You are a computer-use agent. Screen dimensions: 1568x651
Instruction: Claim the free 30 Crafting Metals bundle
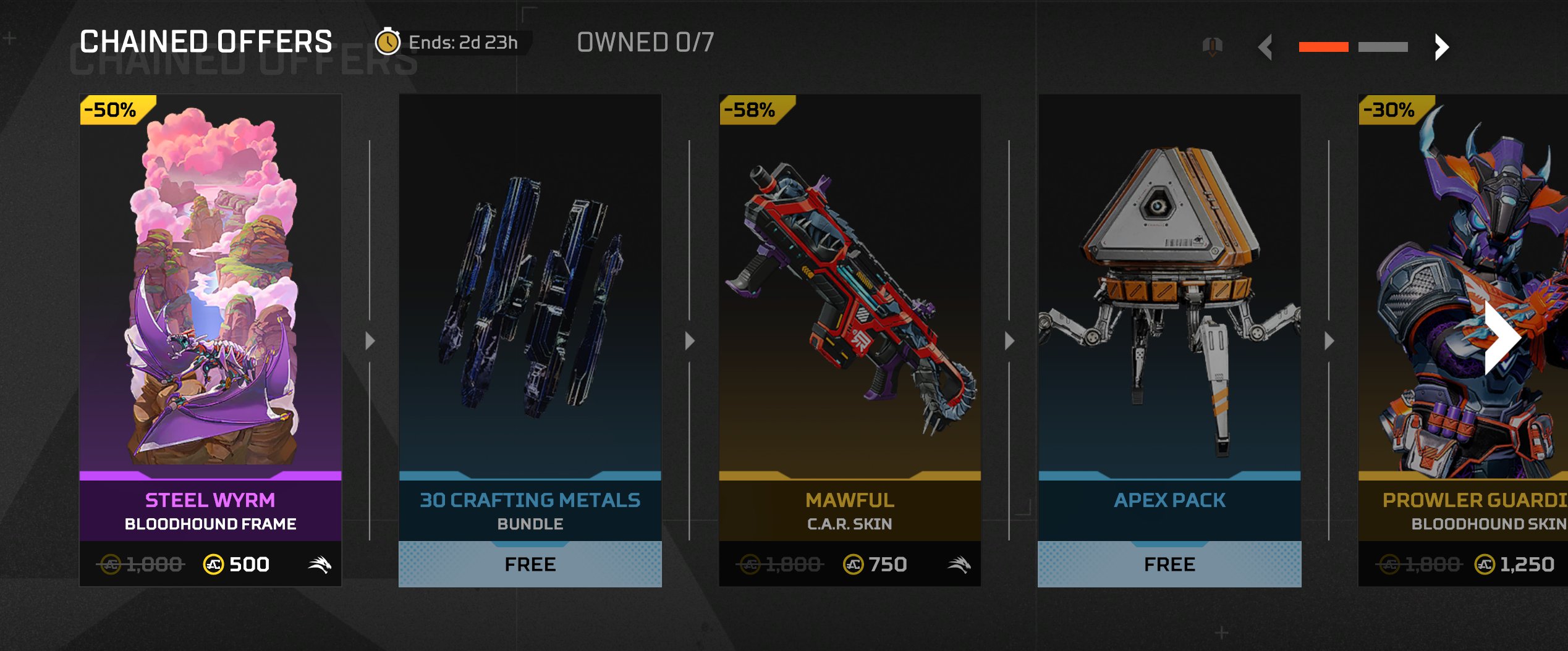530,563
